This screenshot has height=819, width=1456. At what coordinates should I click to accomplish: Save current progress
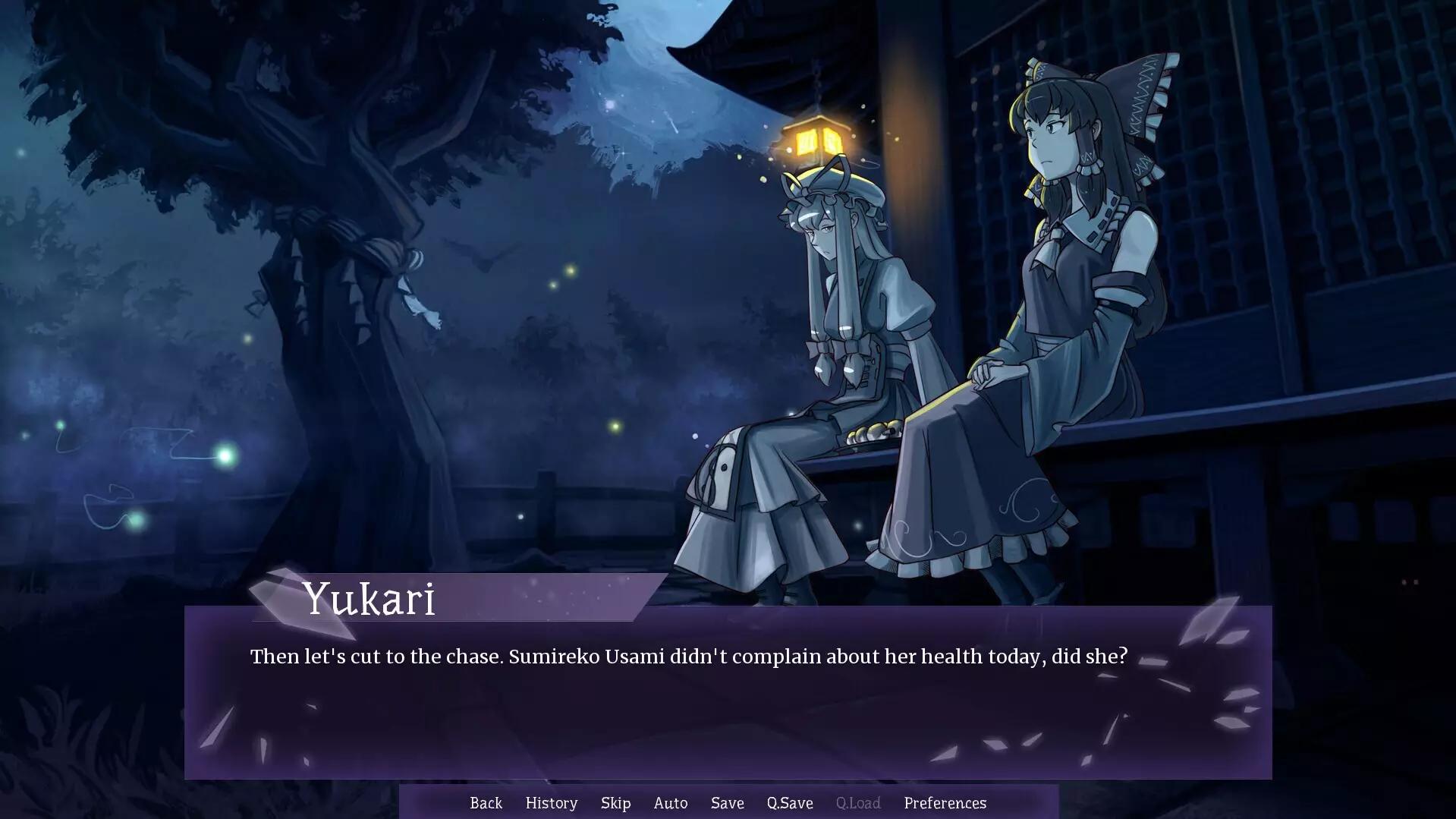pyautogui.click(x=726, y=802)
